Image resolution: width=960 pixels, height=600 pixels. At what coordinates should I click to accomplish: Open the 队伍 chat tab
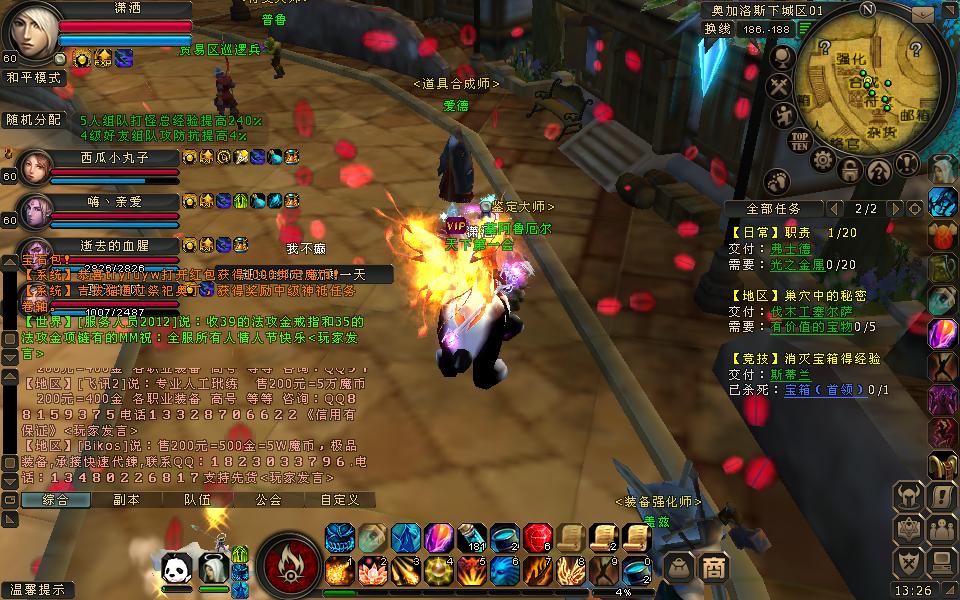[x=197, y=500]
